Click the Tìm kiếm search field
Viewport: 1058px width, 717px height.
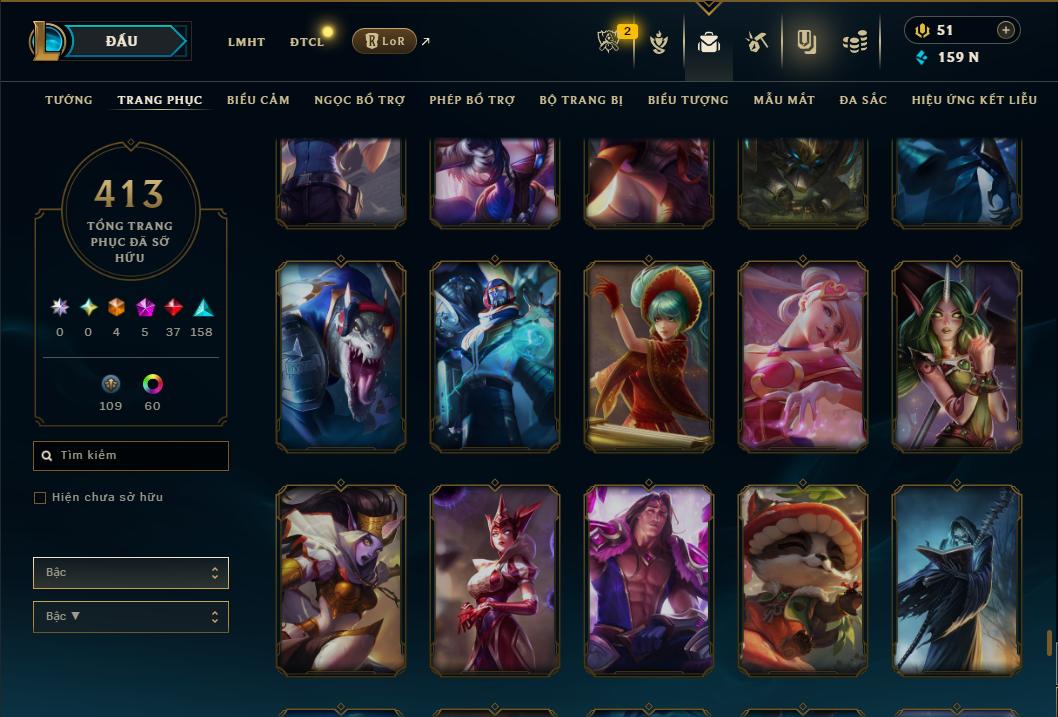tap(131, 456)
